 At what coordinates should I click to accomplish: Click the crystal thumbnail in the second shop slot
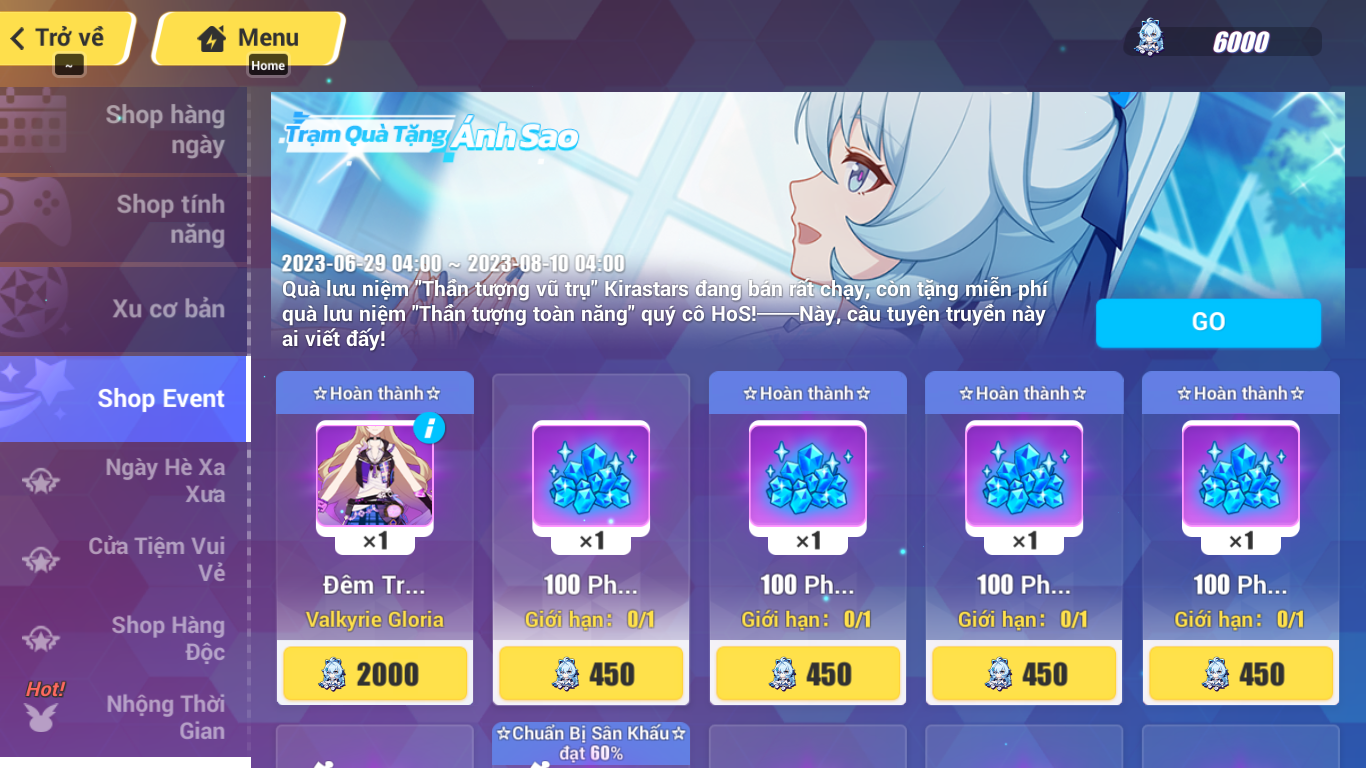coord(591,486)
